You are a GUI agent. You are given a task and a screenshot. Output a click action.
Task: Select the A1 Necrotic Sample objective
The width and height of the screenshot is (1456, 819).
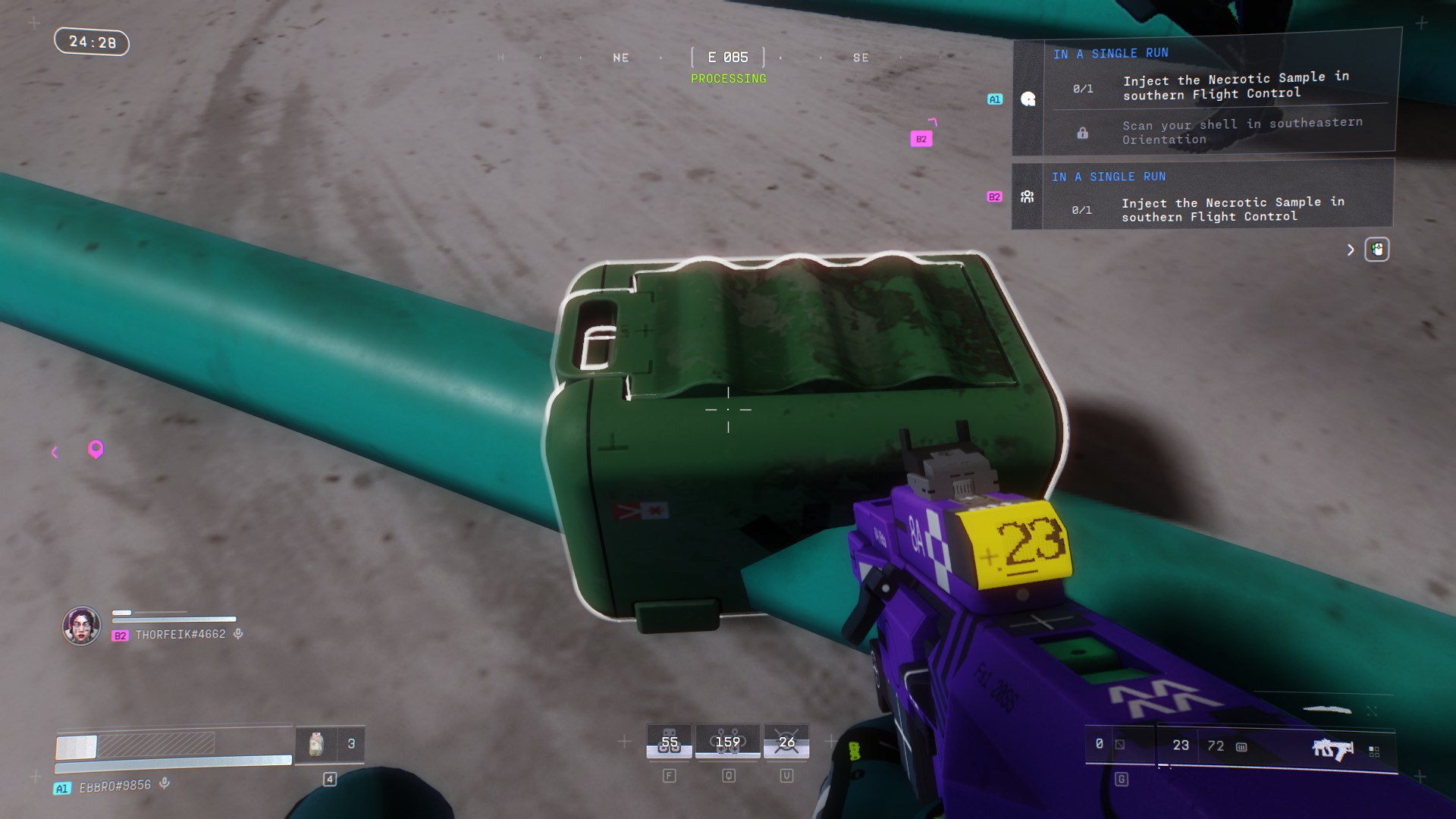1235,86
